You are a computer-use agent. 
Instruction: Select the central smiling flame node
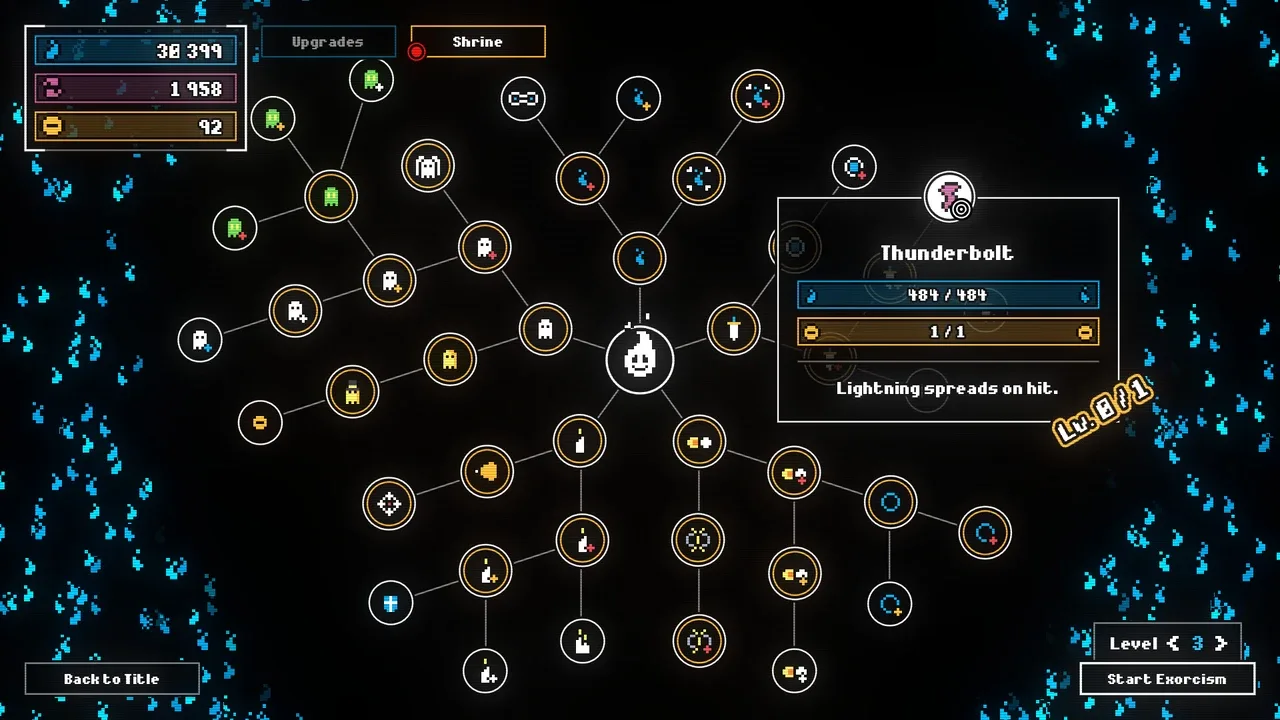(639, 359)
